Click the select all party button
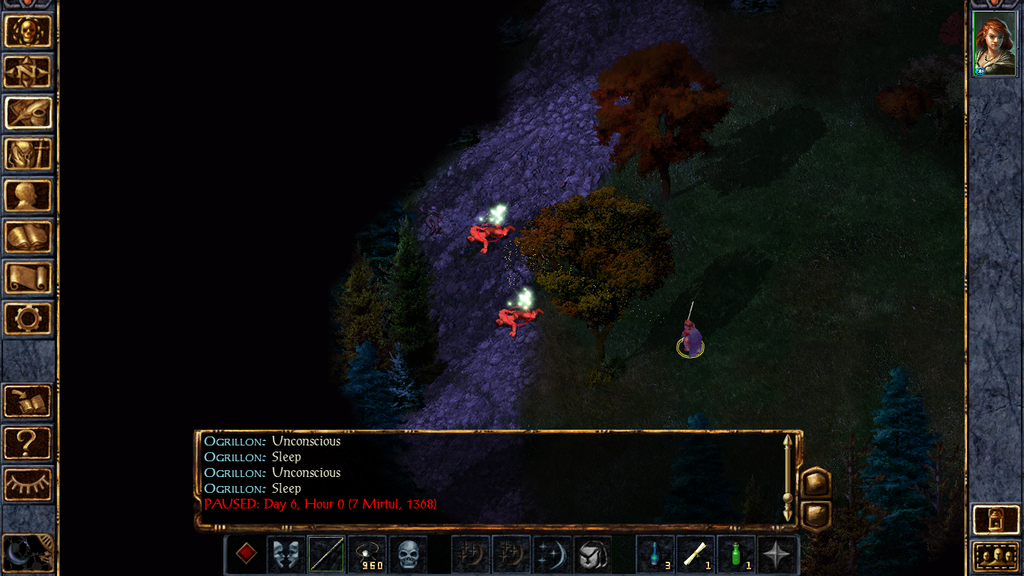 [996, 556]
